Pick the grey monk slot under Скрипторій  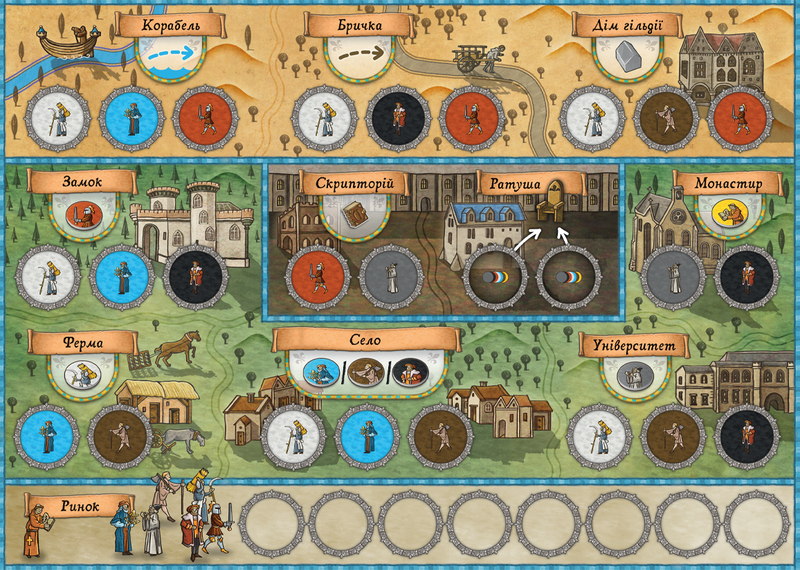(x=389, y=277)
